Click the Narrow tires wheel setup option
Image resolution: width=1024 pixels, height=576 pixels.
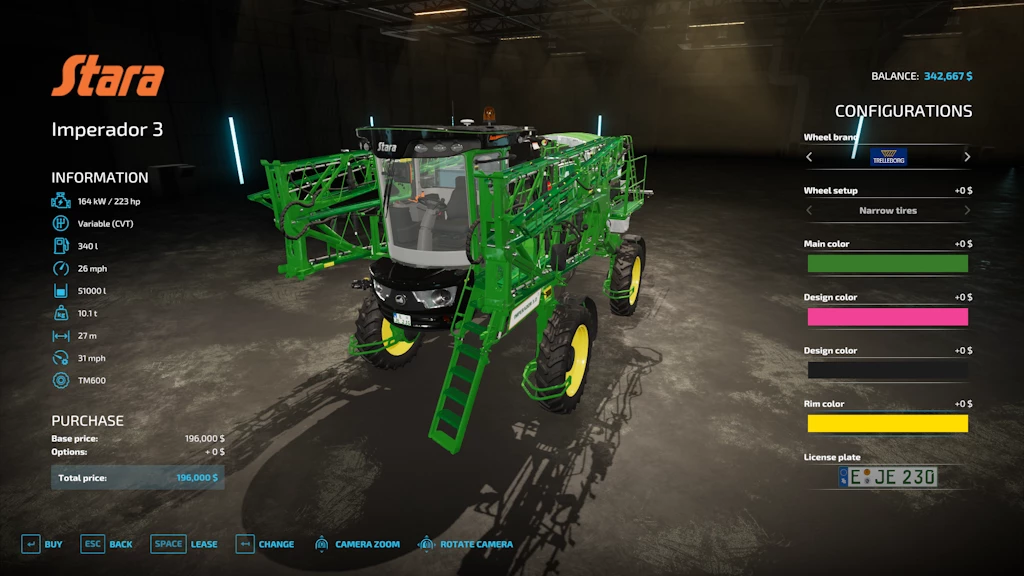[x=888, y=211]
